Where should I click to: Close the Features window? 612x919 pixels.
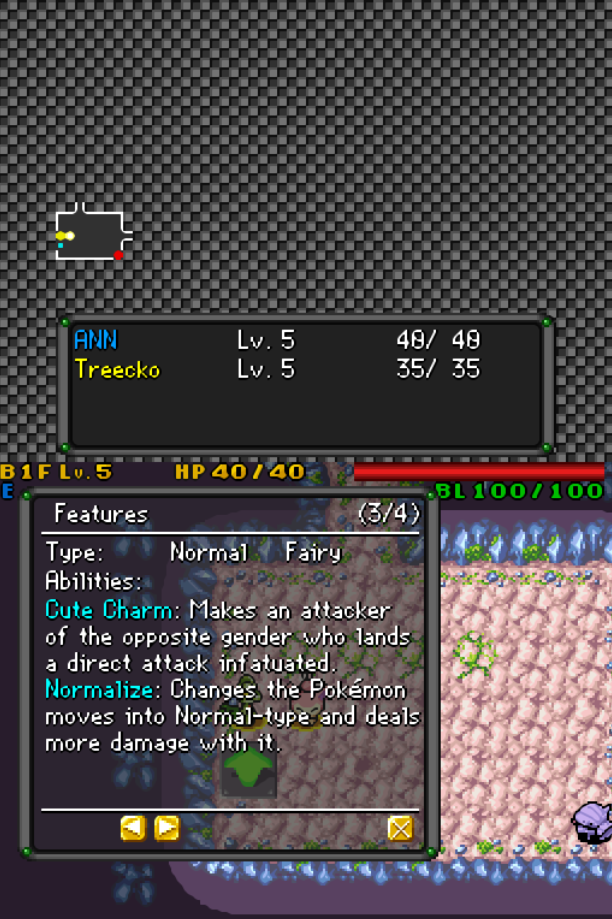[x=400, y=828]
